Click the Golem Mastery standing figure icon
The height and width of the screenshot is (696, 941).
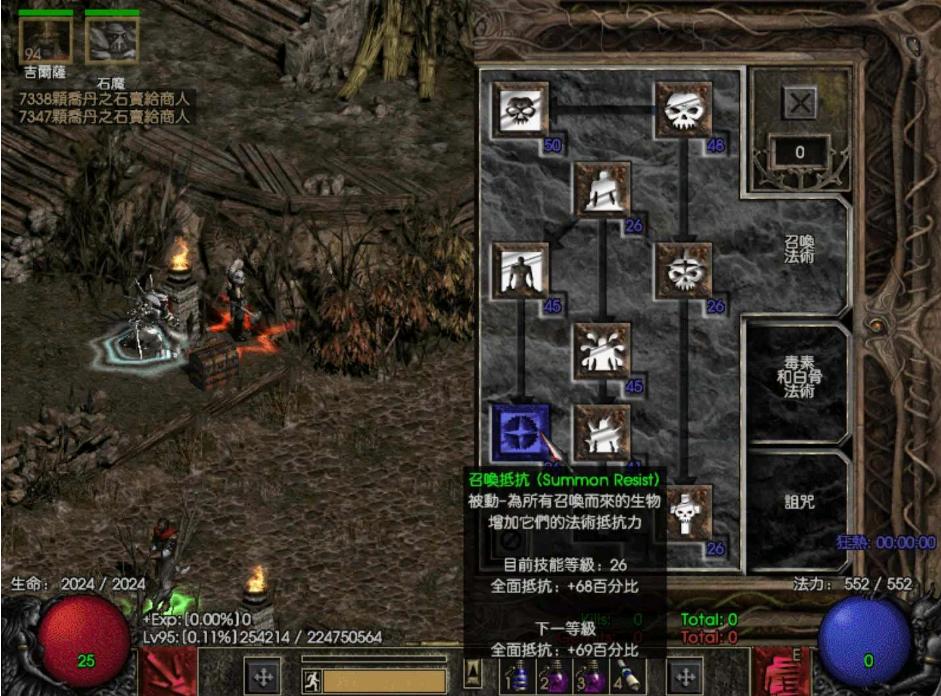click(x=520, y=270)
